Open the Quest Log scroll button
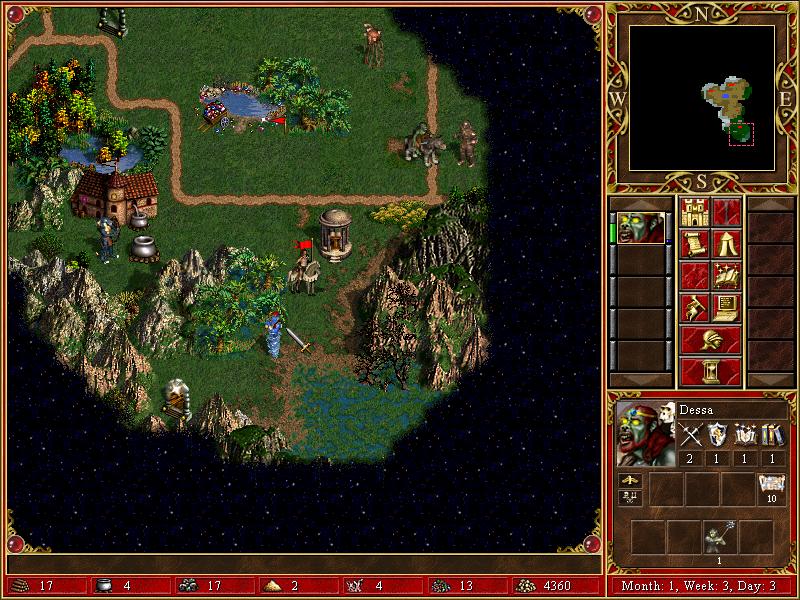The height and width of the screenshot is (600, 800). 694,243
